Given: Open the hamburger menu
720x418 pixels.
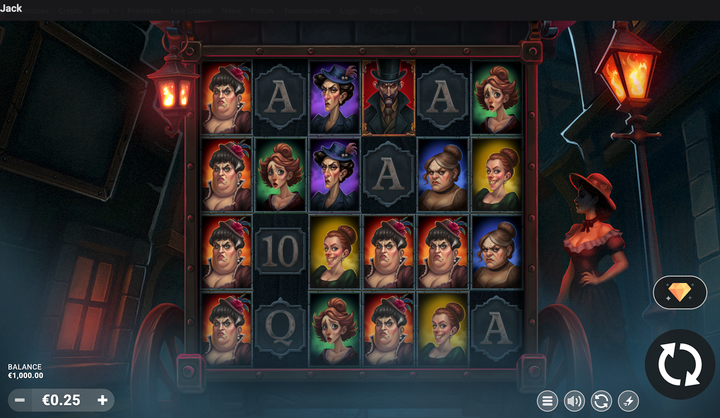Looking at the screenshot, I should [547, 401].
